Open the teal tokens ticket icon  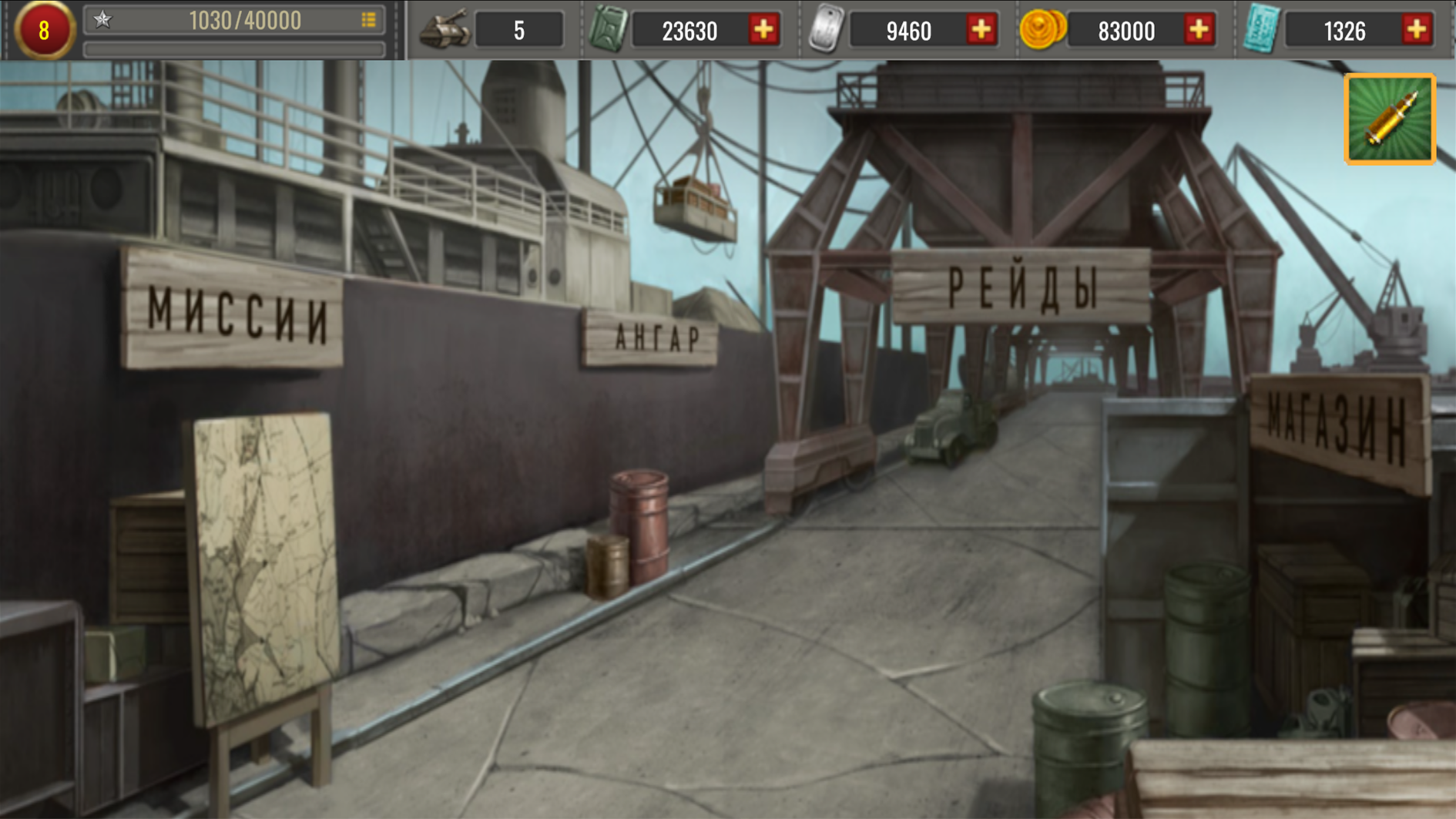[x=1263, y=29]
